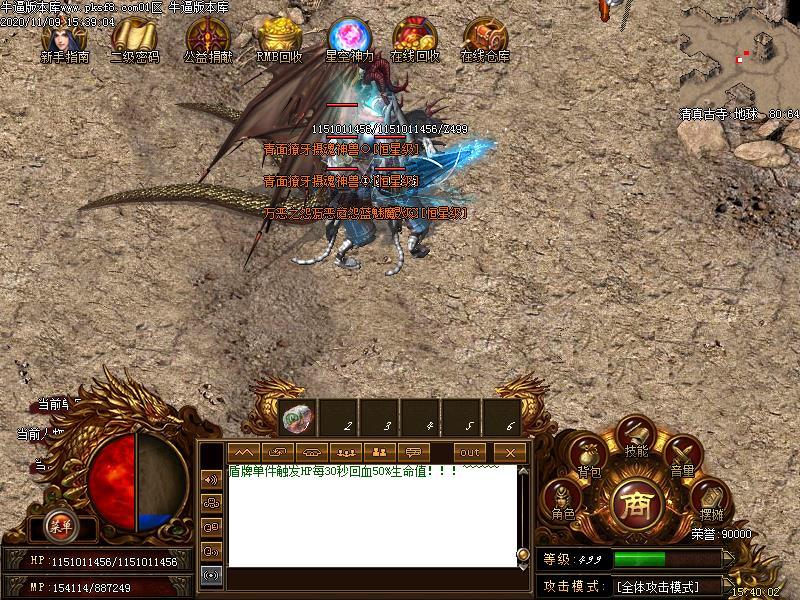Click the minimap in the corner

click(x=738, y=58)
